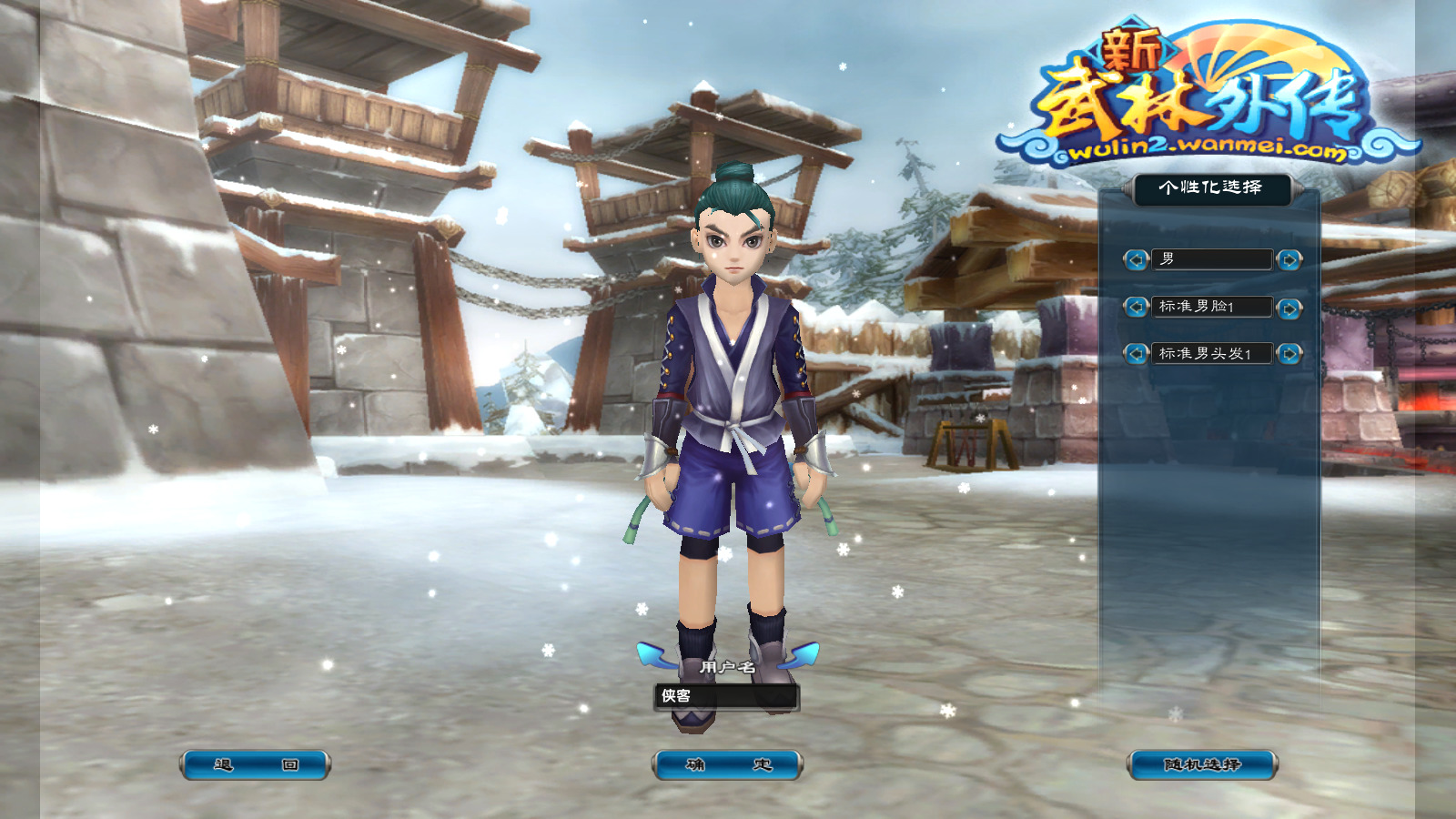Focus the 用户名 username input field

(726, 697)
